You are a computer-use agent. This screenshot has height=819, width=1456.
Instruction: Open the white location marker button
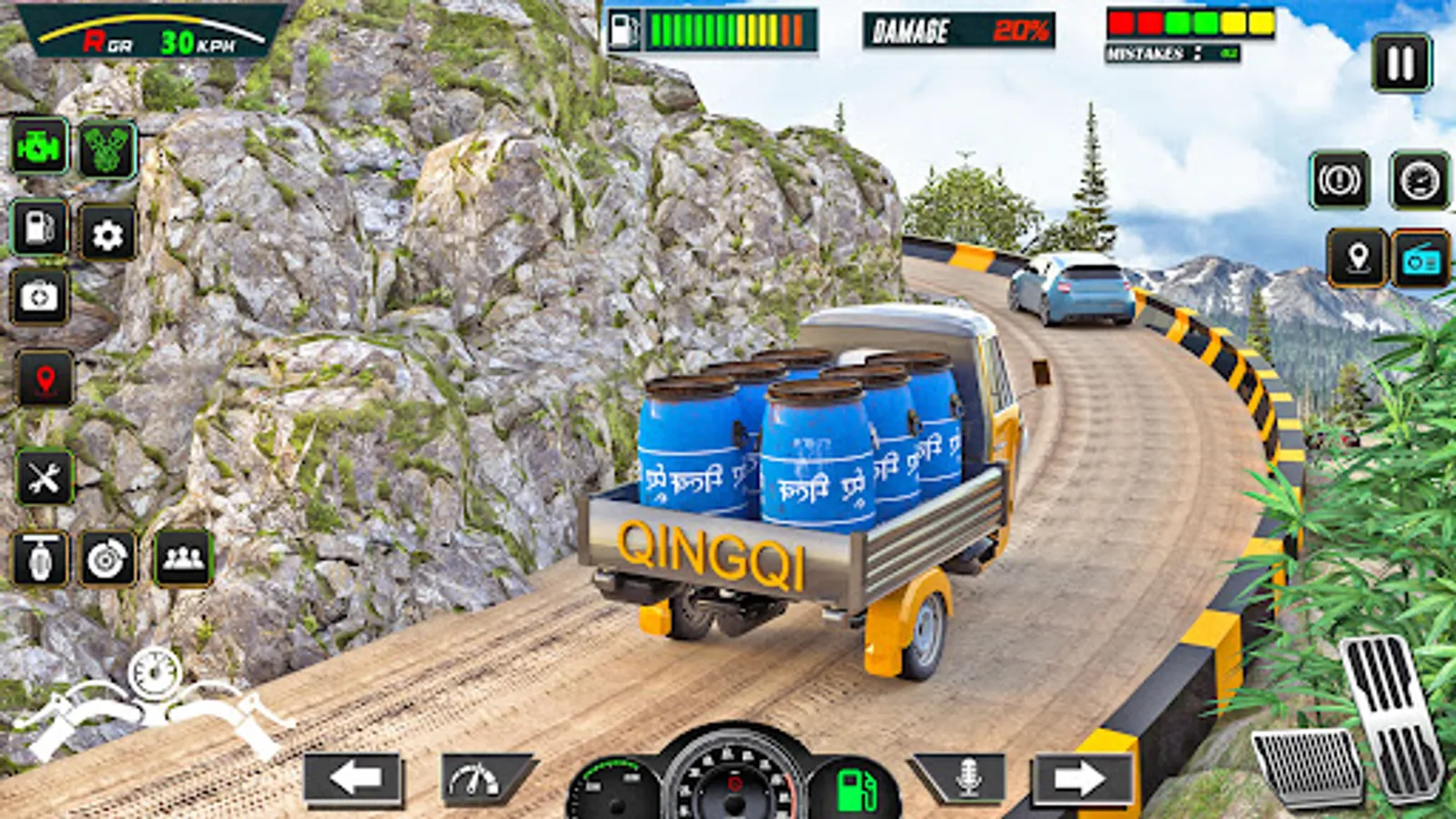(1357, 259)
